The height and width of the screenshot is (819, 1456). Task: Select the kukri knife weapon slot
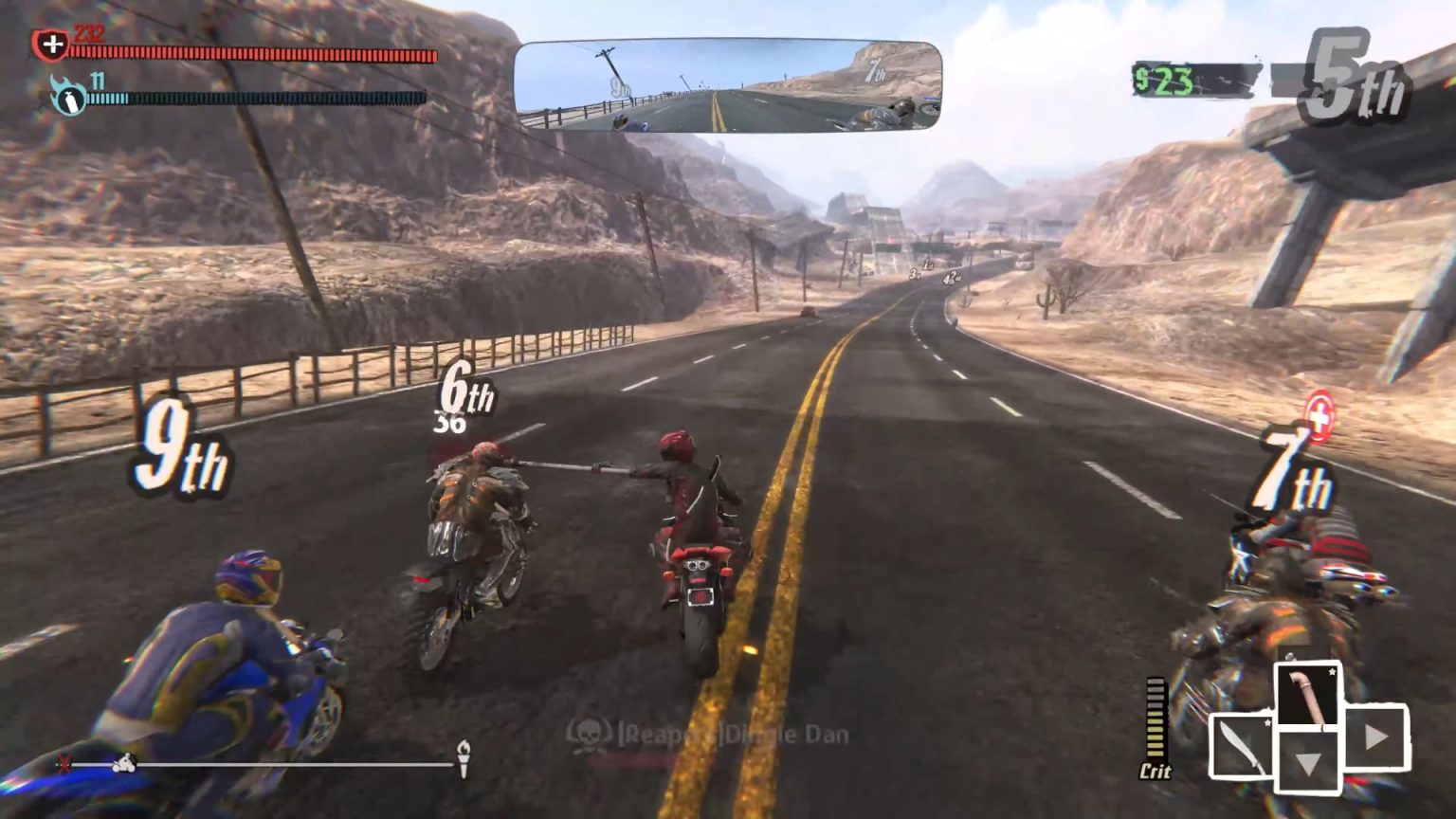(1242, 747)
